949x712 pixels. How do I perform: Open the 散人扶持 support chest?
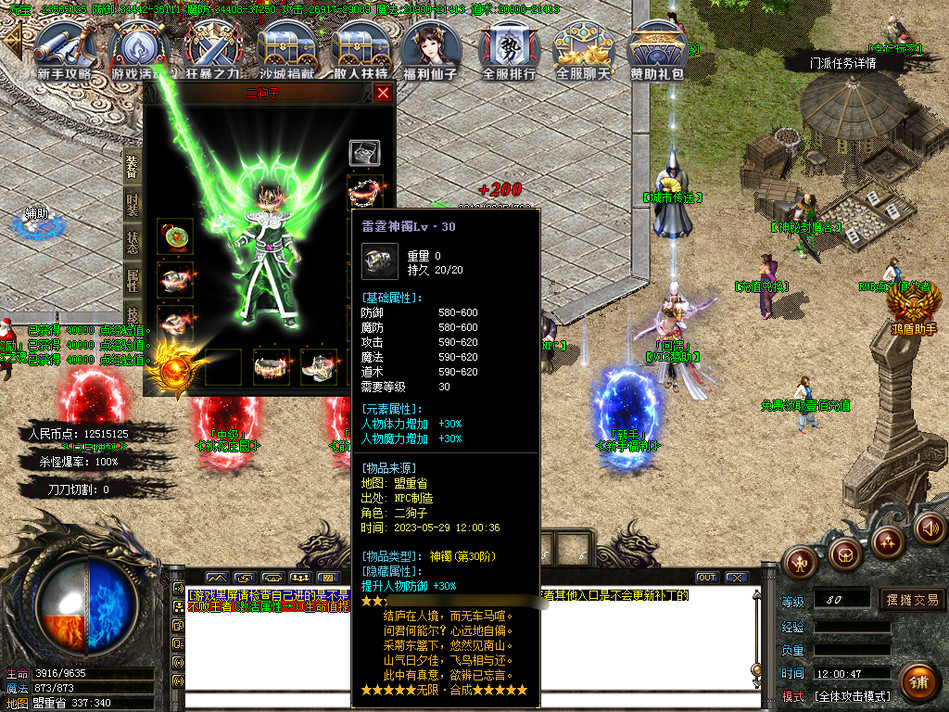click(x=361, y=50)
